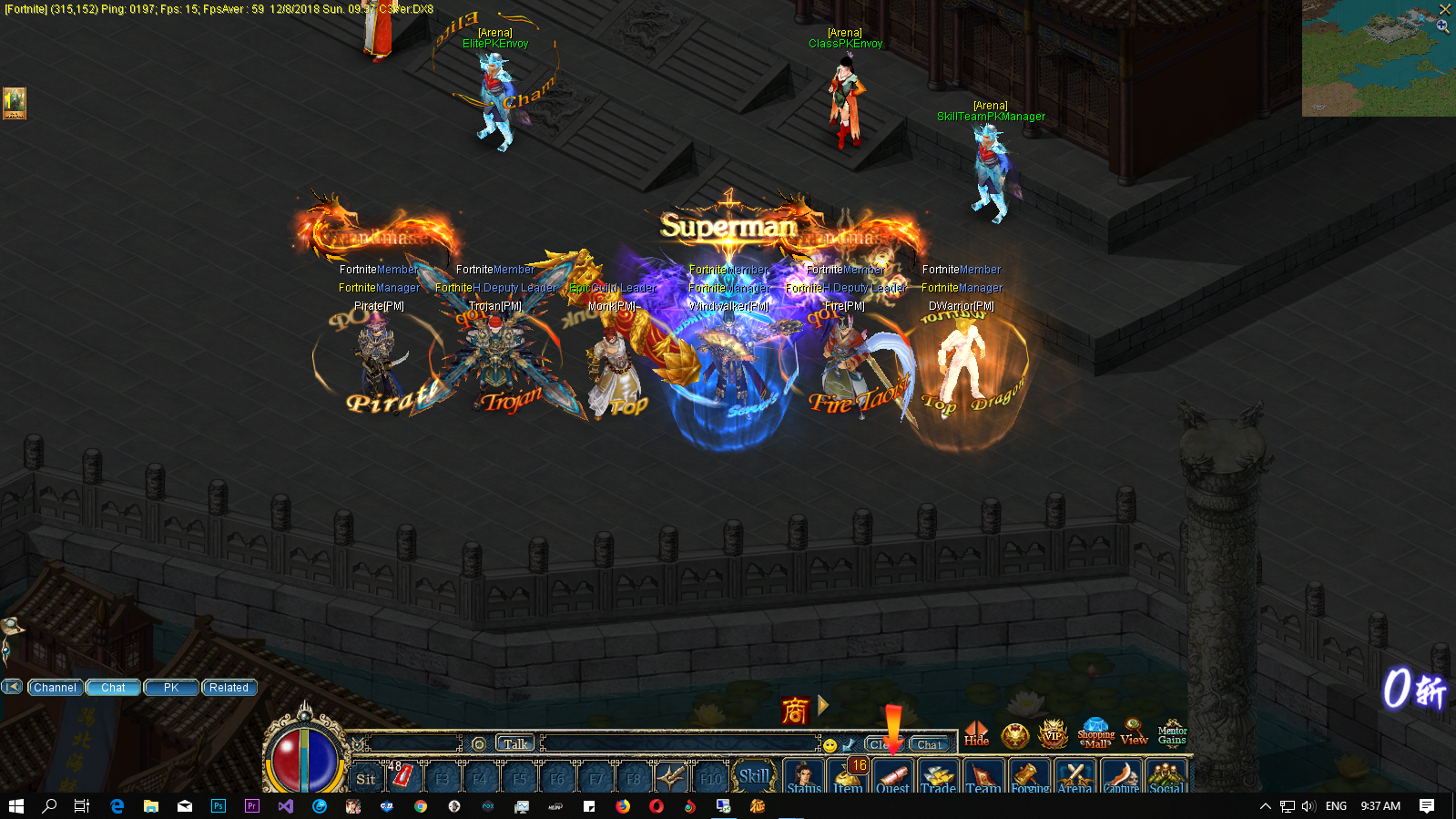The height and width of the screenshot is (819, 1456).
Task: Open the emoticon smiley picker
Action: tap(830, 745)
